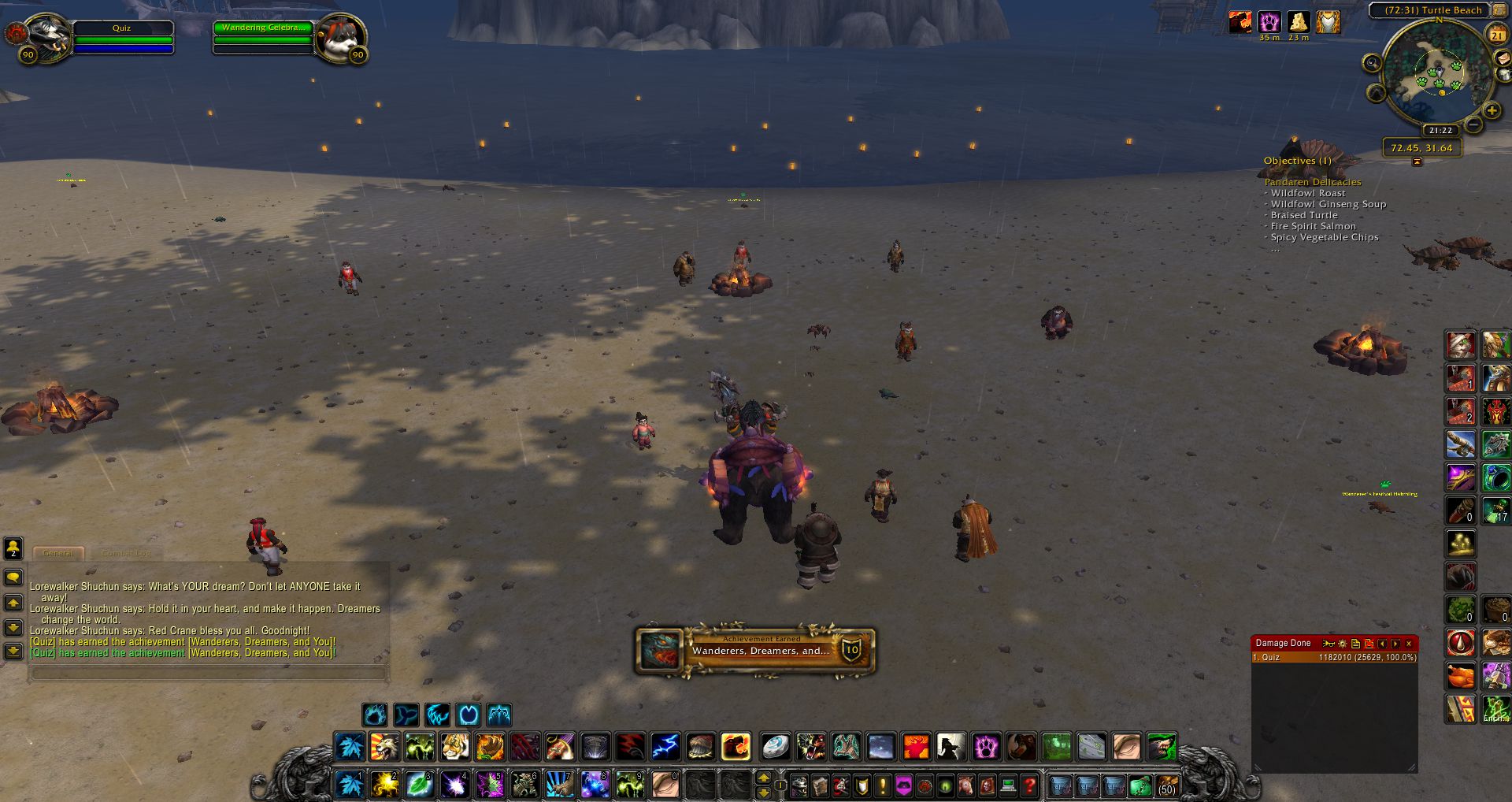Use the tiger head ability icon

[454, 746]
